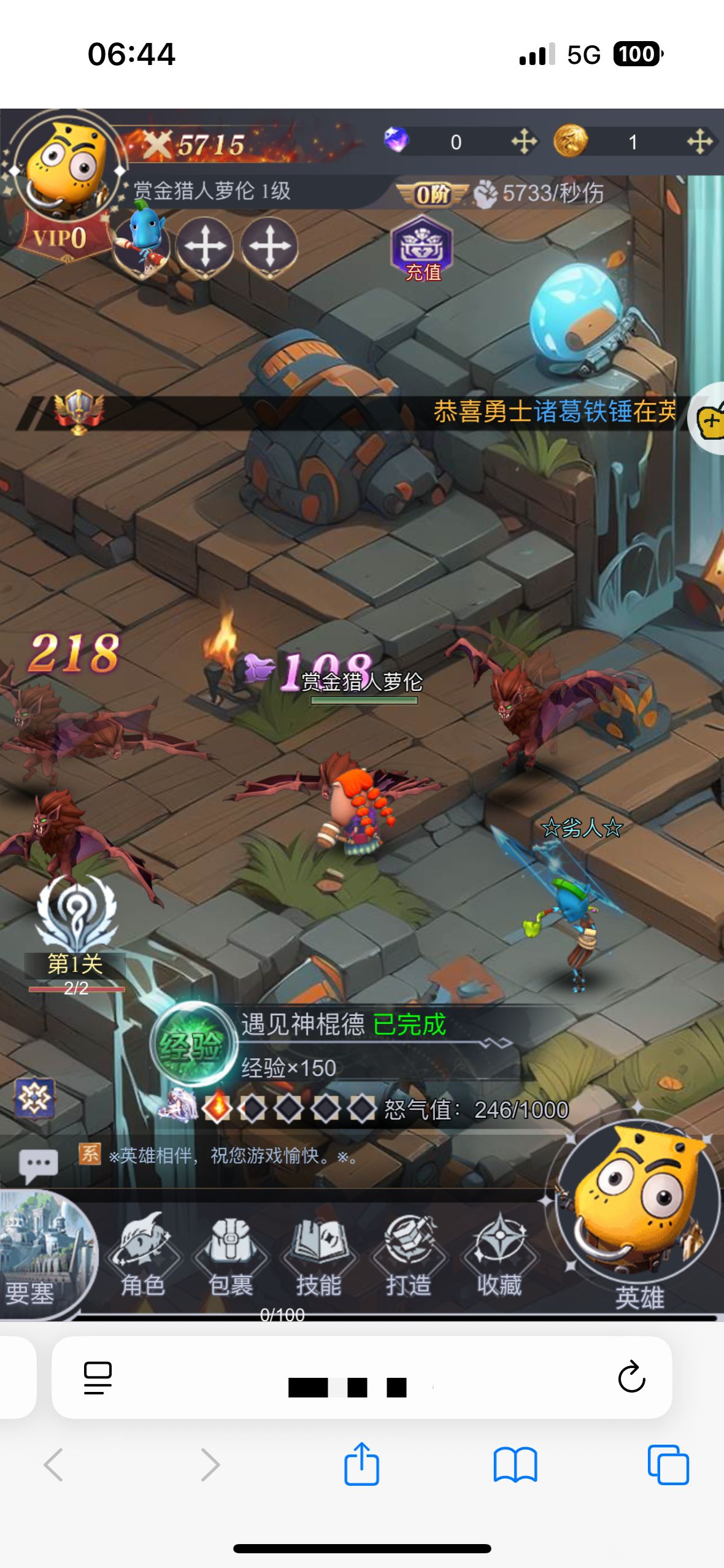
Task: Open the browser share sheet
Action: (361, 1464)
